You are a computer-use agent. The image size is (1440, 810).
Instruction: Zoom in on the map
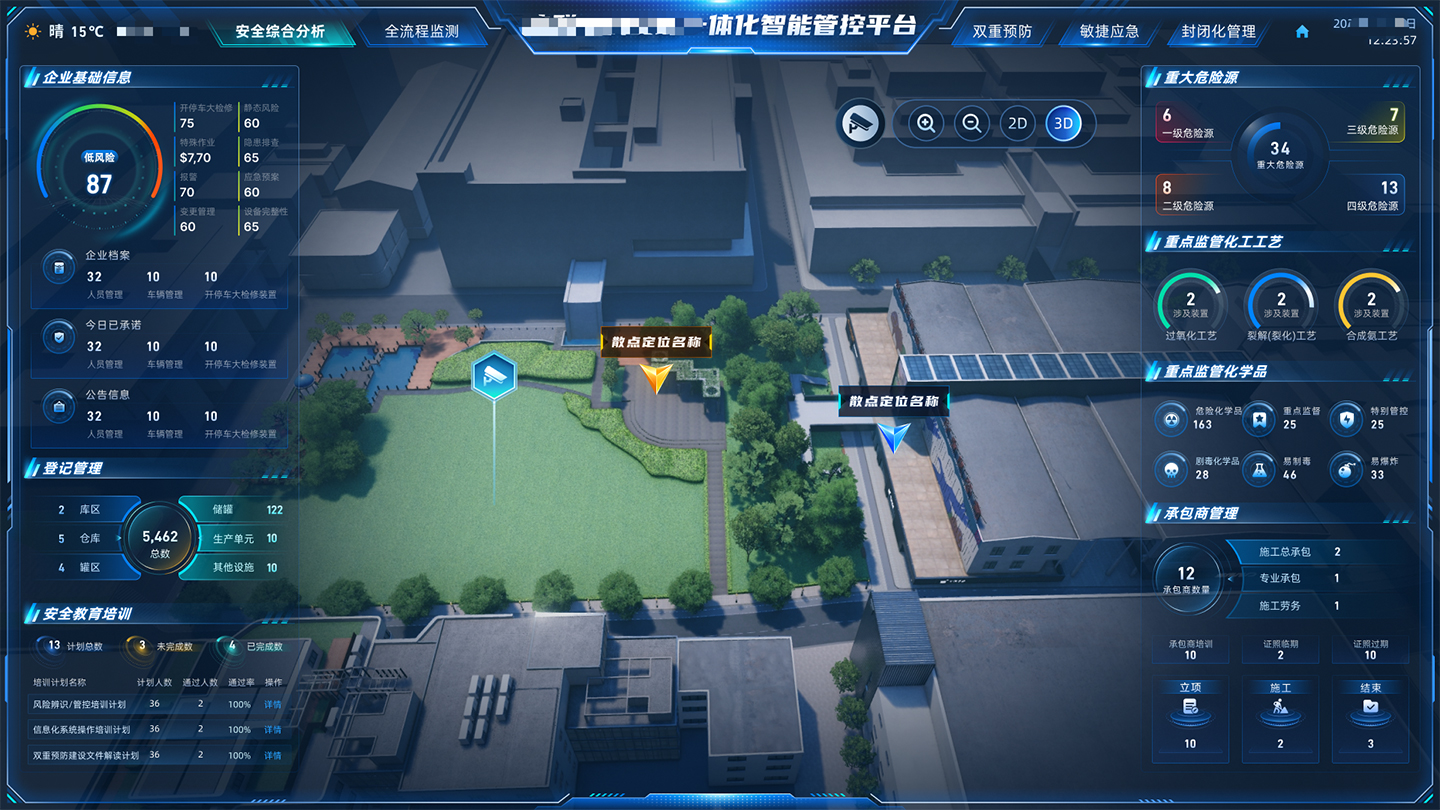[926, 124]
